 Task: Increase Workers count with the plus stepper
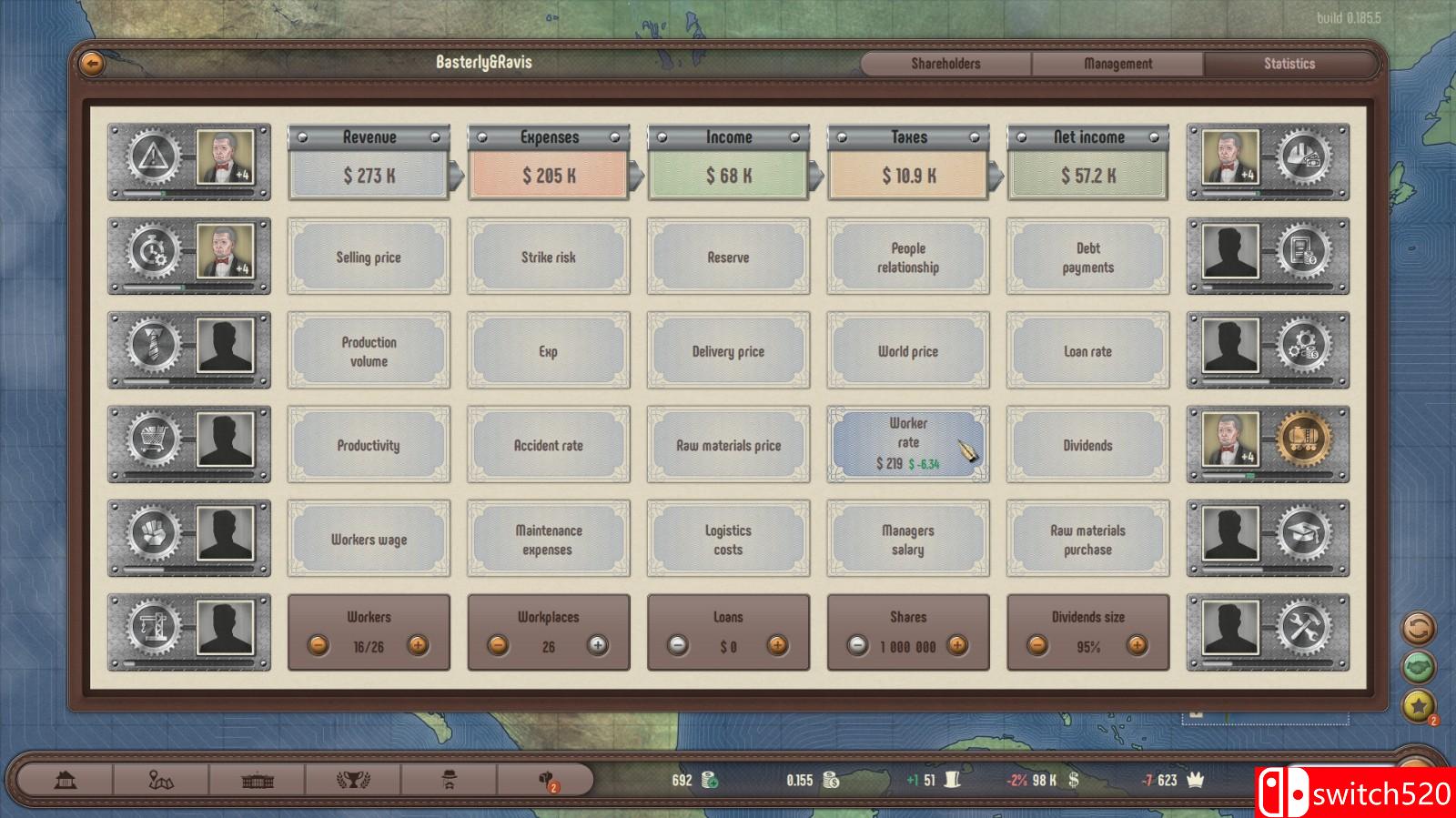(418, 648)
